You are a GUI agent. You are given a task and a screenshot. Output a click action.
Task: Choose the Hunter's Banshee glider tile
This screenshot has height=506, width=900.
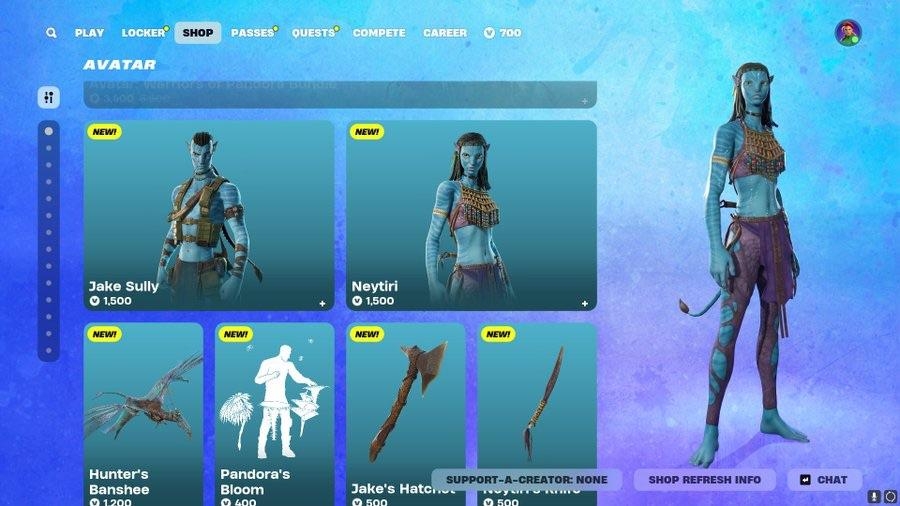click(x=143, y=410)
